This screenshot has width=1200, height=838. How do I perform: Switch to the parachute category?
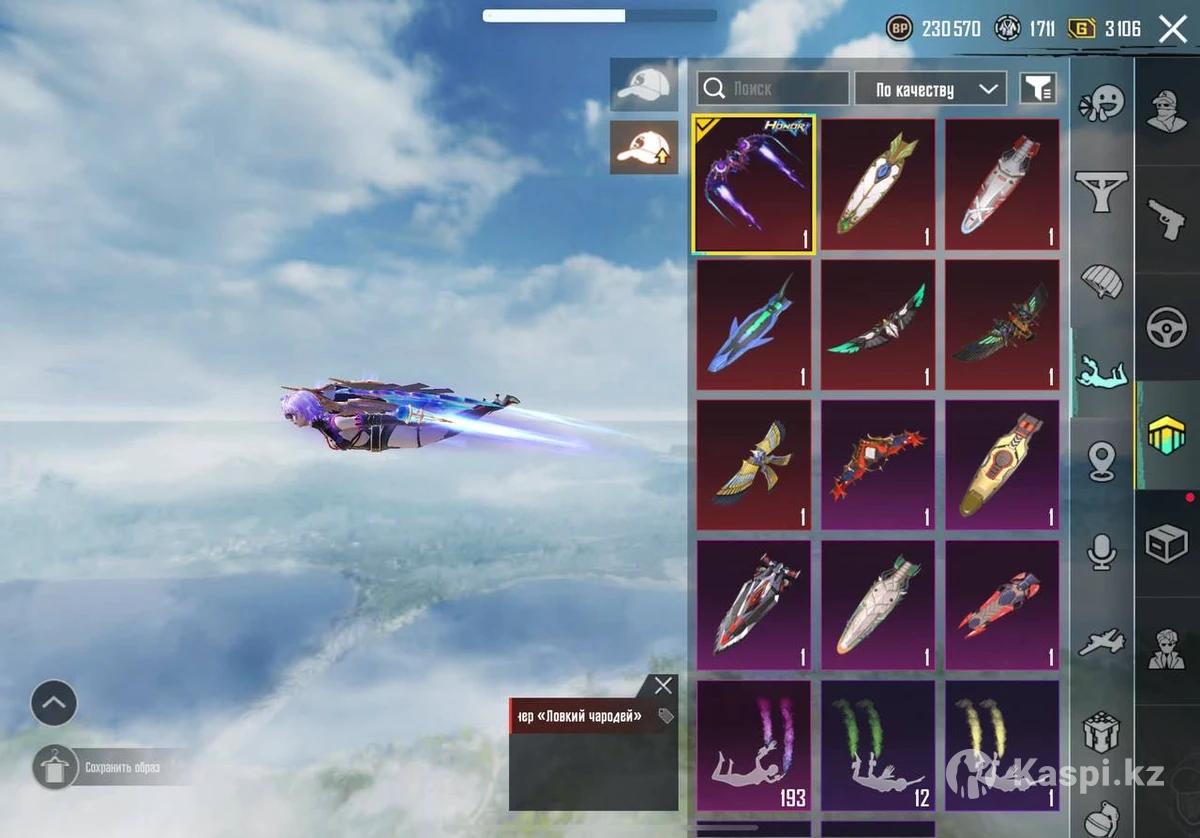coord(1101,282)
